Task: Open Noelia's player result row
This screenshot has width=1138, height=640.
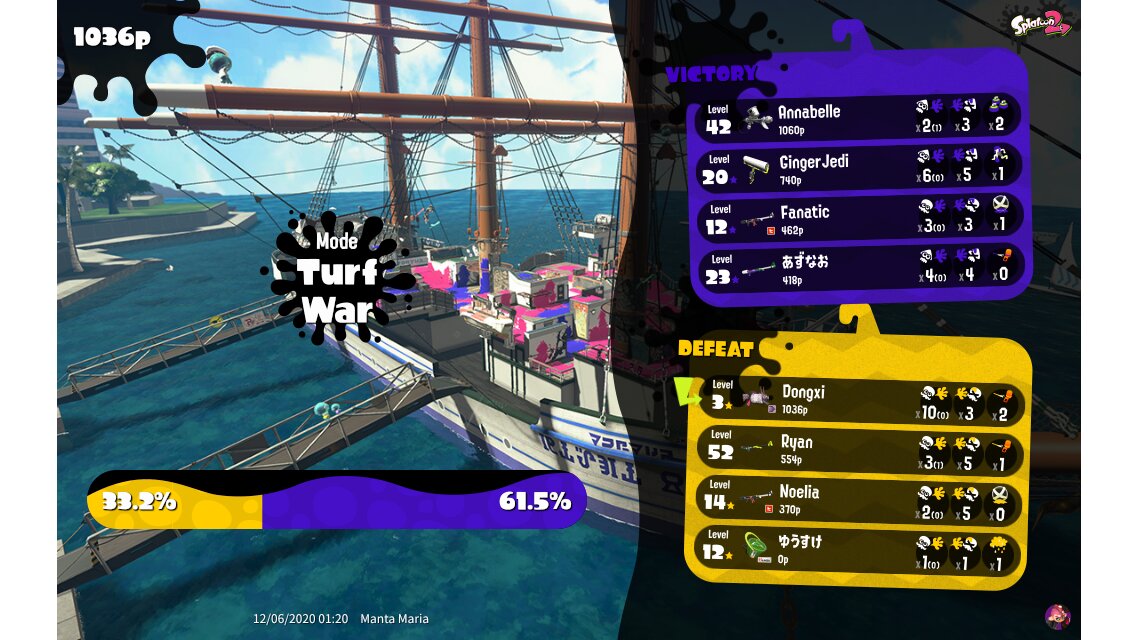Action: (x=858, y=500)
